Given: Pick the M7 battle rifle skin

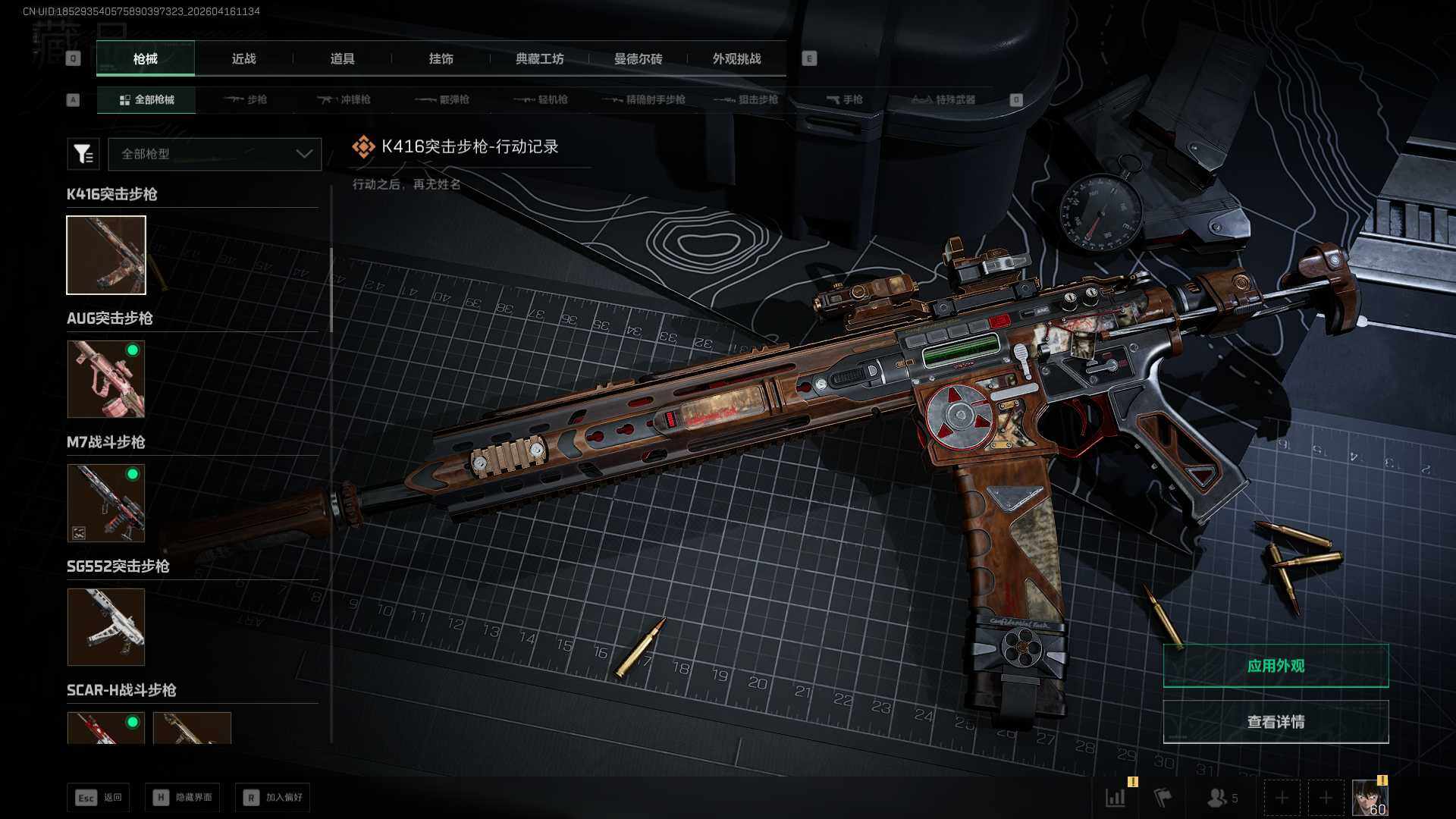Looking at the screenshot, I should (x=106, y=503).
